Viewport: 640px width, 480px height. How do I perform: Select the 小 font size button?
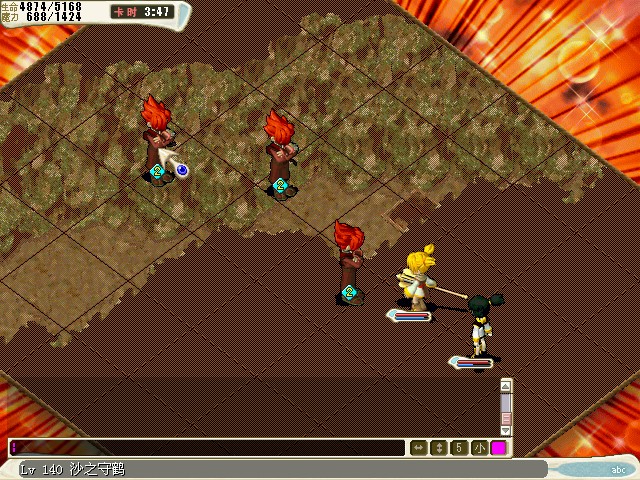pyautogui.click(x=479, y=448)
